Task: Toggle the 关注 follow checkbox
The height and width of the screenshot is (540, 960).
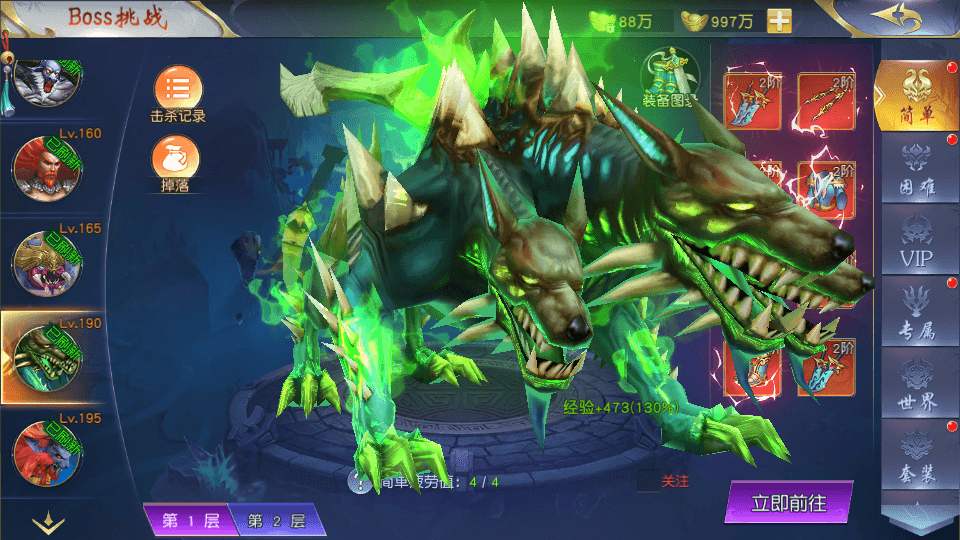Action: click(648, 481)
